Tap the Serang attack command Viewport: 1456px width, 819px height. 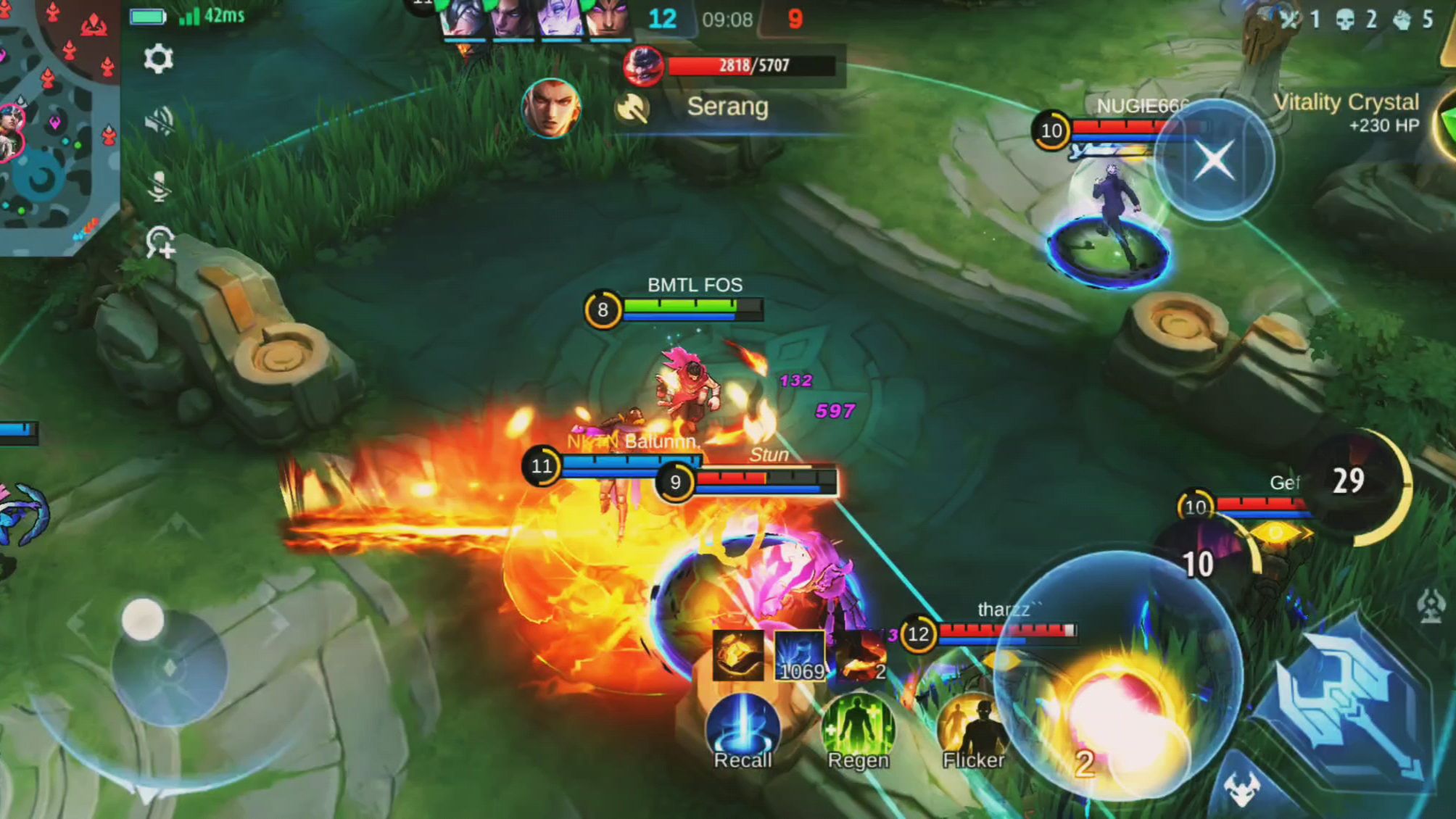click(727, 107)
